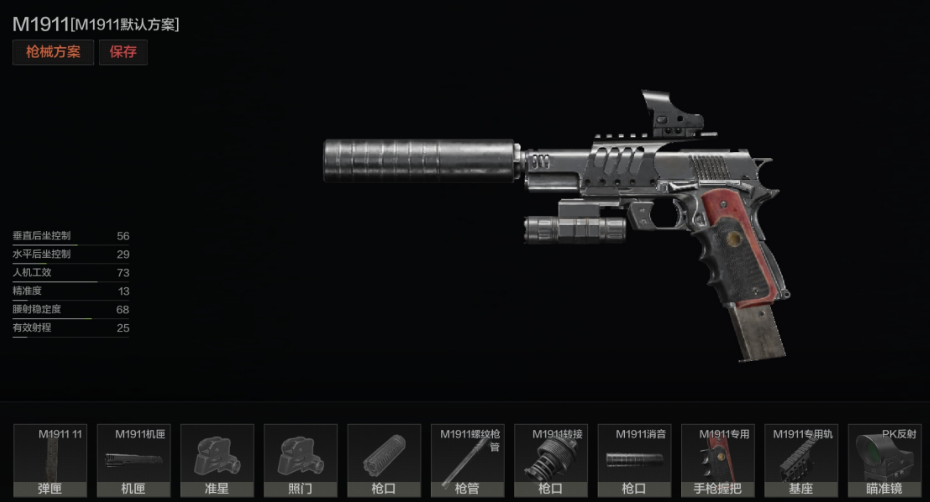Image resolution: width=930 pixels, height=502 pixels.
Task: Open the 手枪握把 pistol grip slot
Action: click(x=718, y=461)
